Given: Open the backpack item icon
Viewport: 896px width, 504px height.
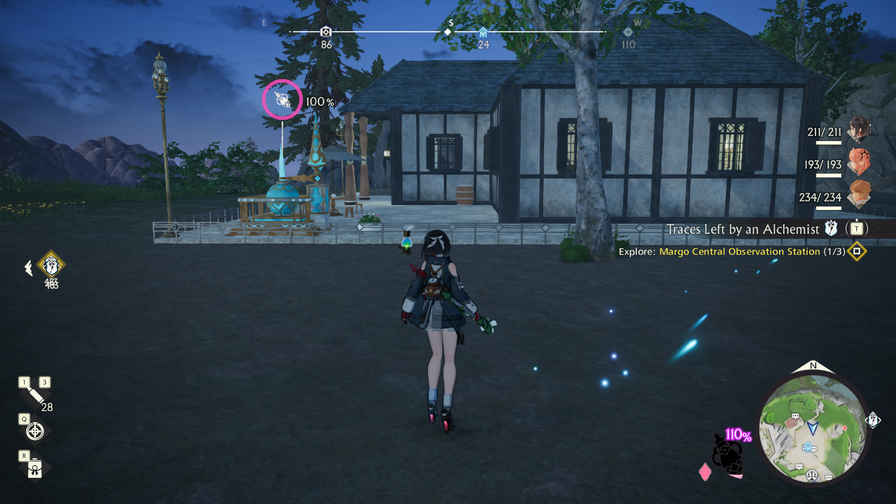Looking at the screenshot, I should coord(35,466).
